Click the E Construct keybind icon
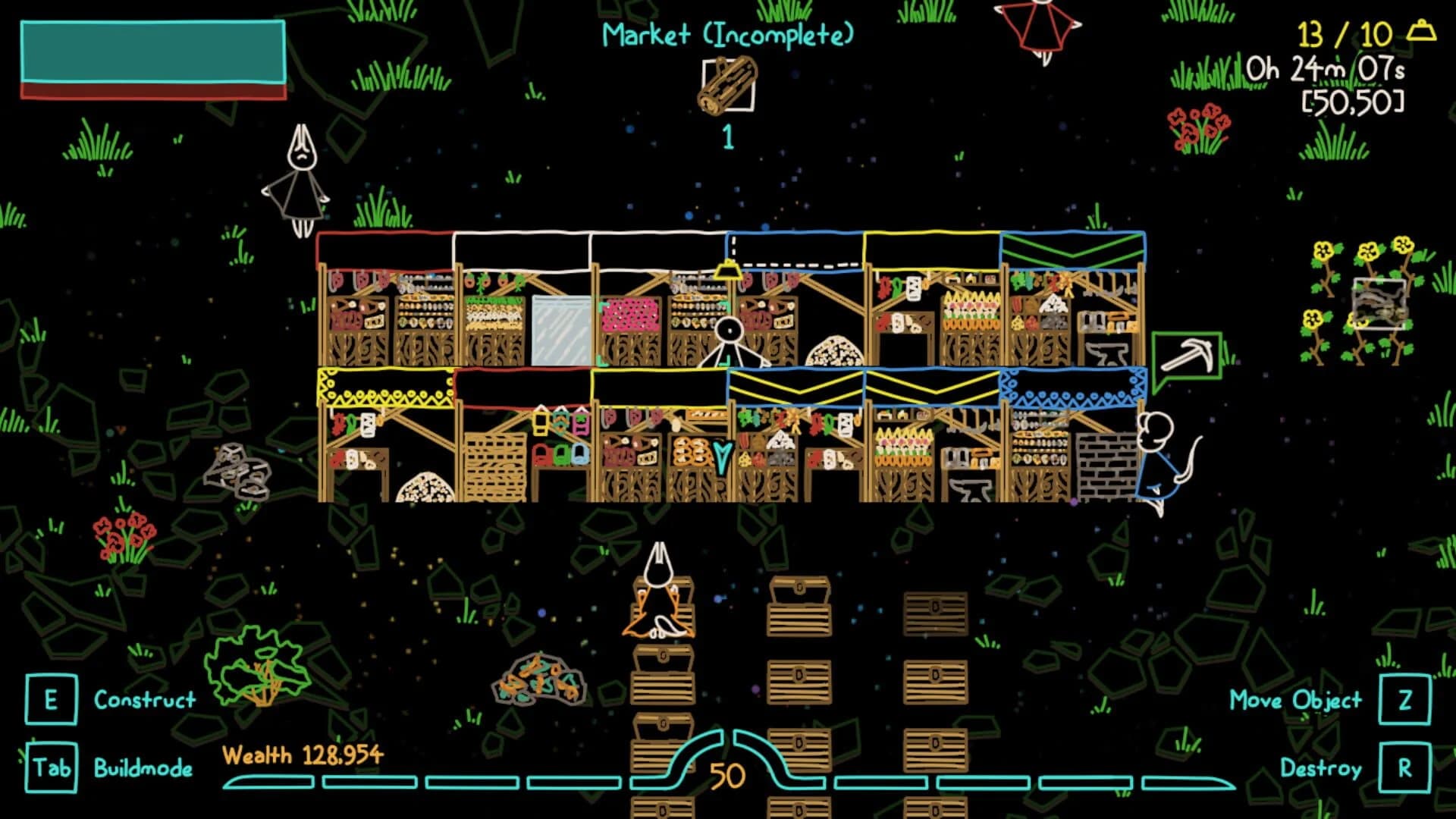 tap(50, 701)
